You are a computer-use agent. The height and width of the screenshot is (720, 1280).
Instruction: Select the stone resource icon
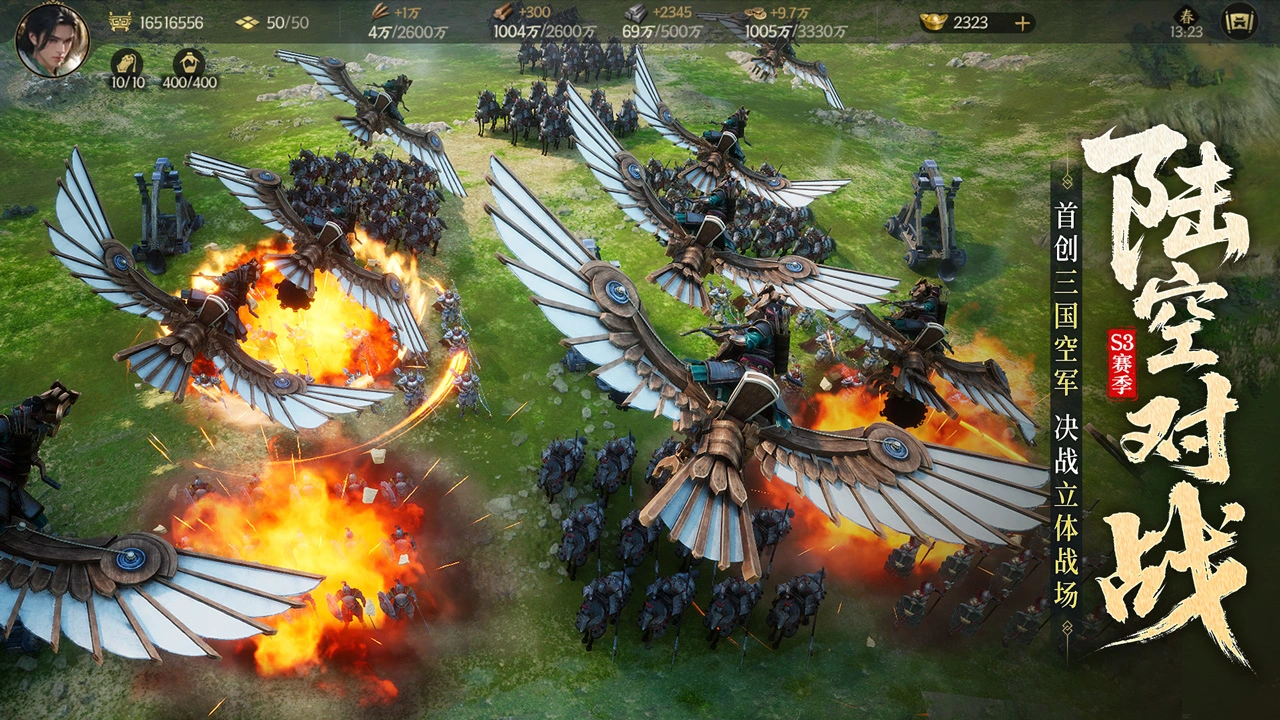634,13
